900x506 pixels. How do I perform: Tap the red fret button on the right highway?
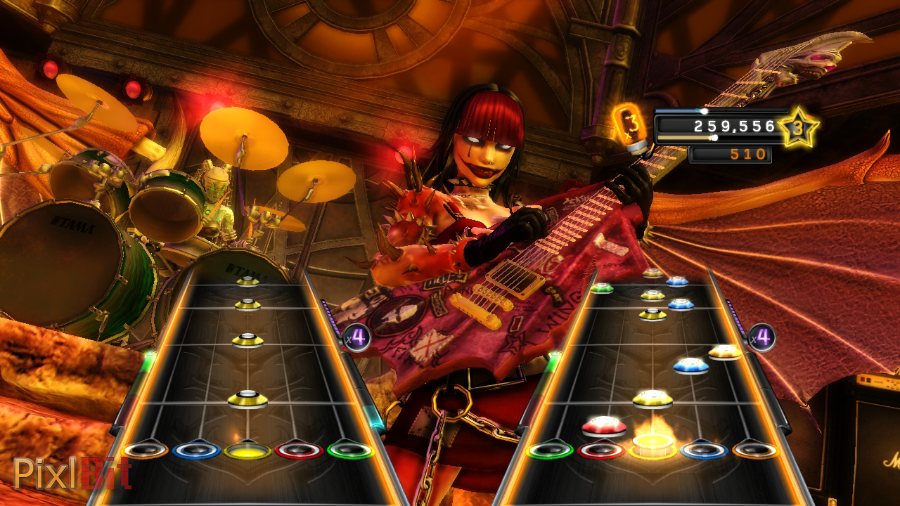pyautogui.click(x=601, y=450)
